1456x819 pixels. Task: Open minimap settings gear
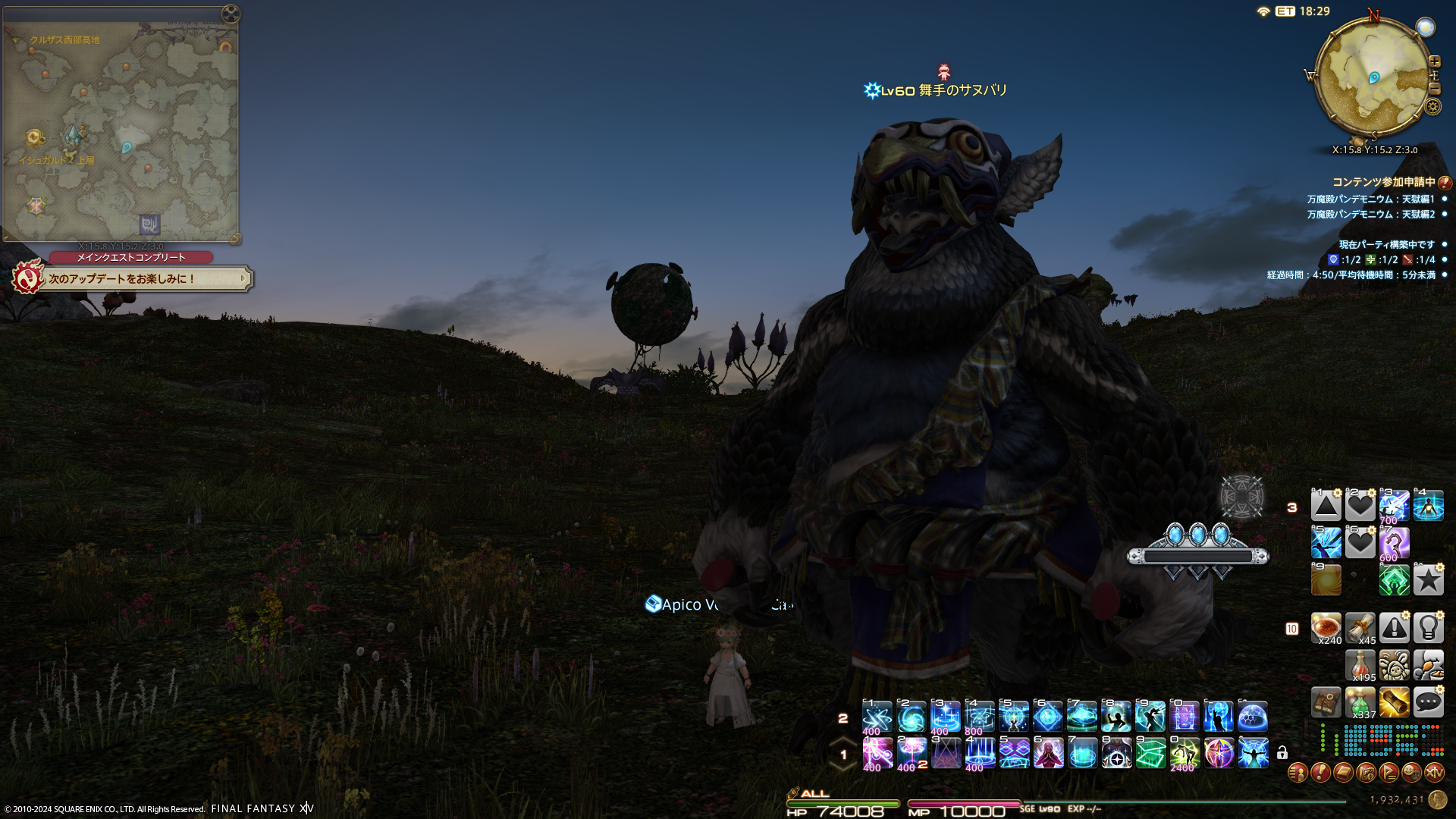pos(1432,106)
